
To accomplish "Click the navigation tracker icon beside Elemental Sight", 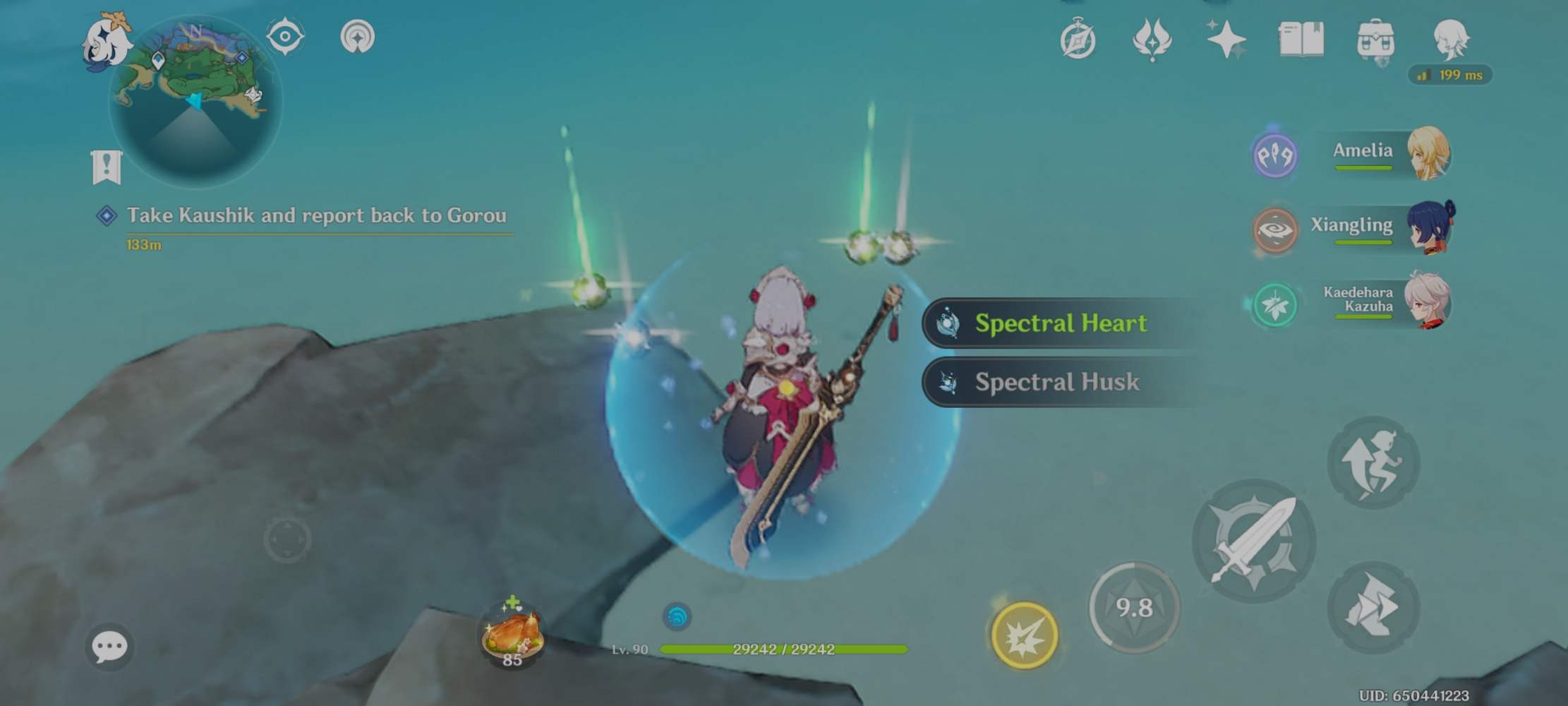I will pyautogui.click(x=360, y=35).
